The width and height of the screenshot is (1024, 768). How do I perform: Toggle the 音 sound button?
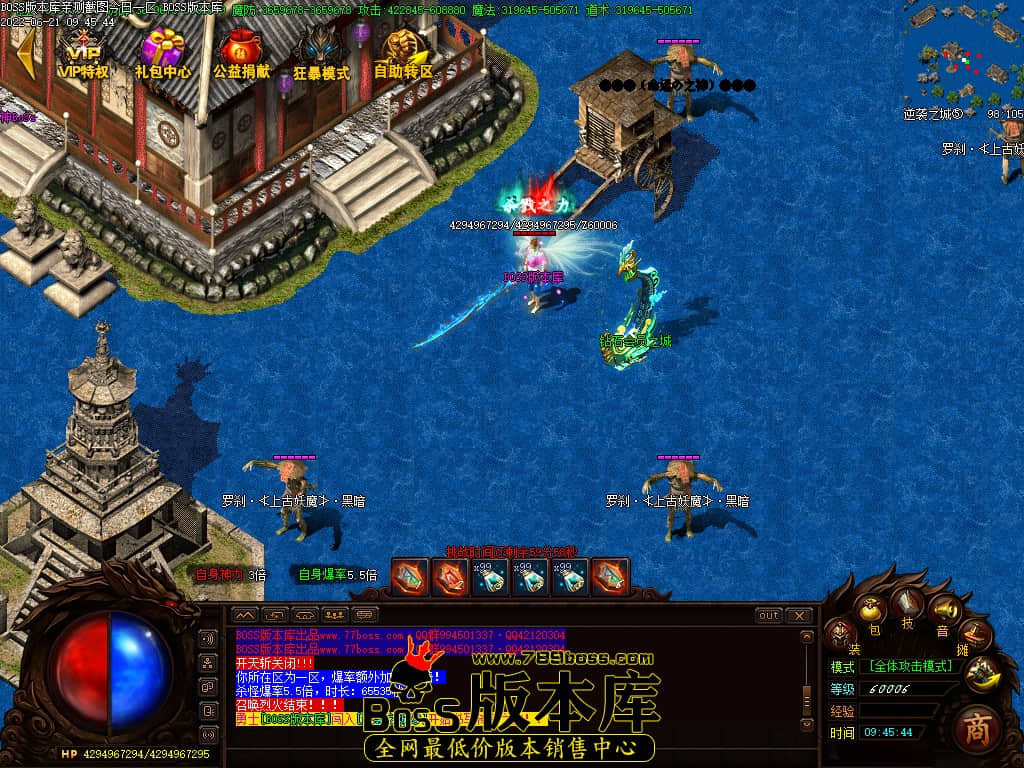(x=943, y=612)
